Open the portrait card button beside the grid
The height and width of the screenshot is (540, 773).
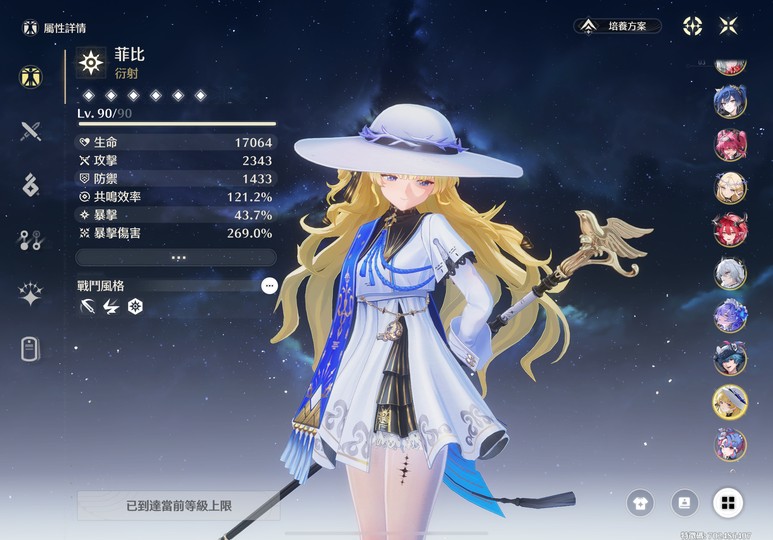pyautogui.click(x=684, y=502)
